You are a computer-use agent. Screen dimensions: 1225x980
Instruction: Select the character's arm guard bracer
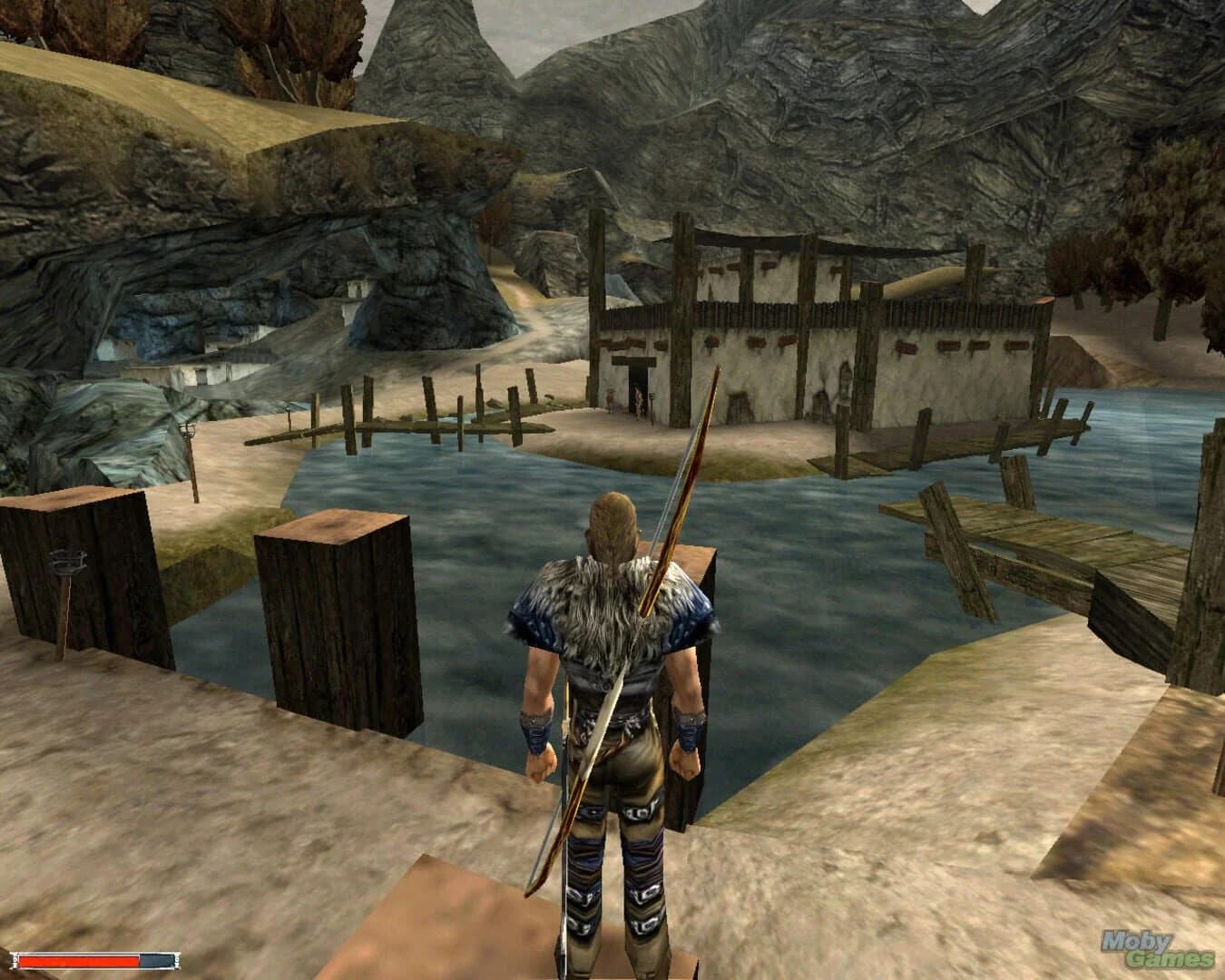point(543,726)
